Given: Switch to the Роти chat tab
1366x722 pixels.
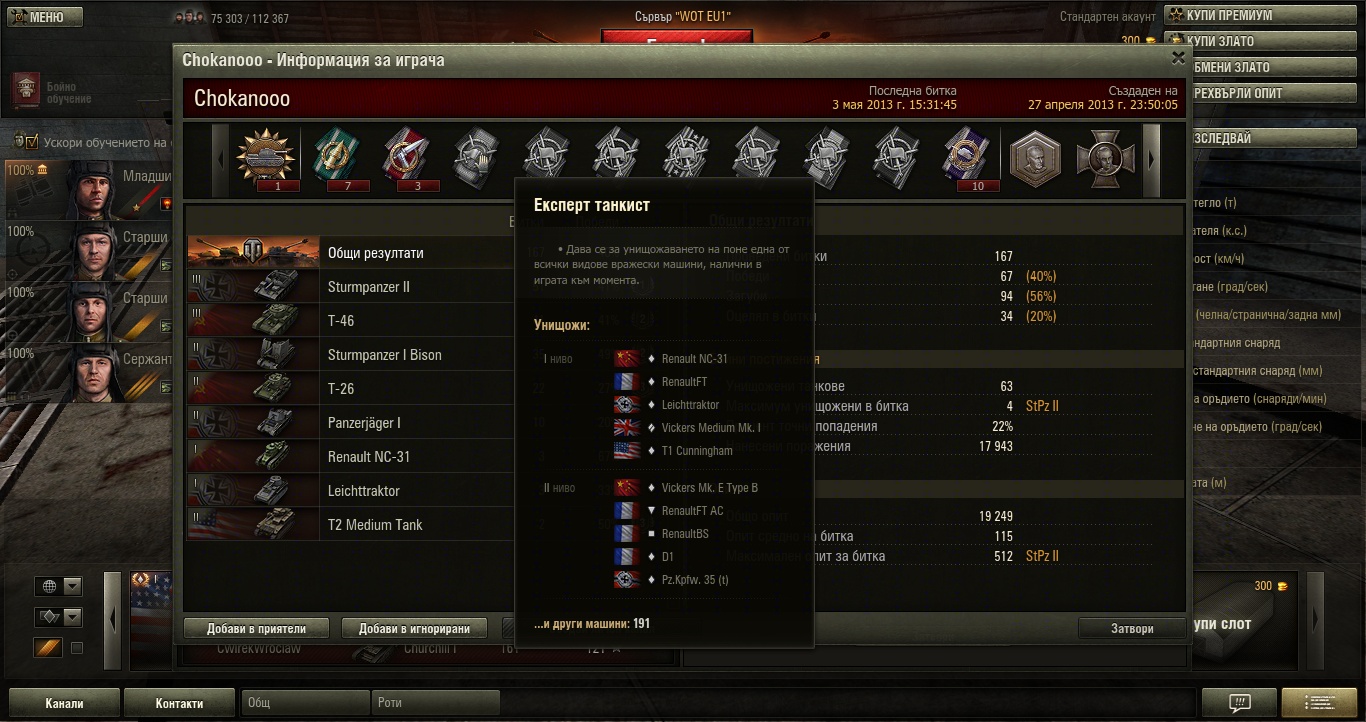Looking at the screenshot, I should click(x=435, y=703).
